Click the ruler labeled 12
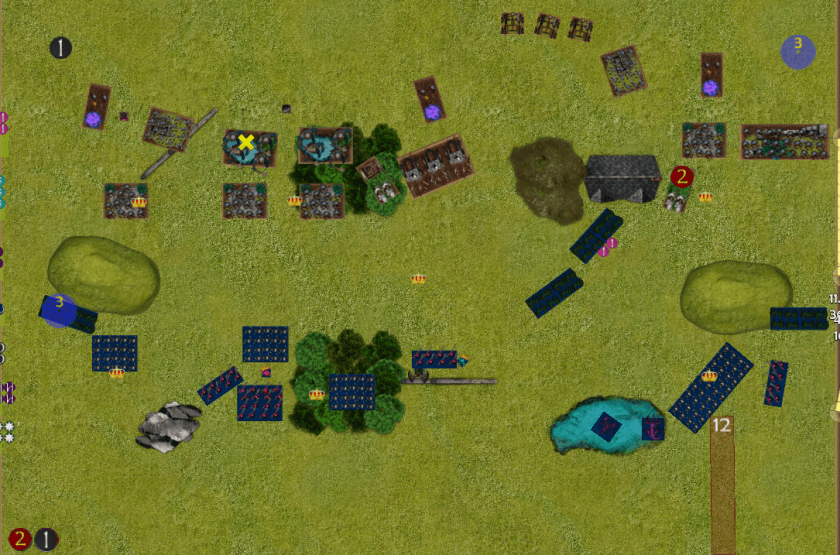This screenshot has height=555, width=840. click(722, 485)
